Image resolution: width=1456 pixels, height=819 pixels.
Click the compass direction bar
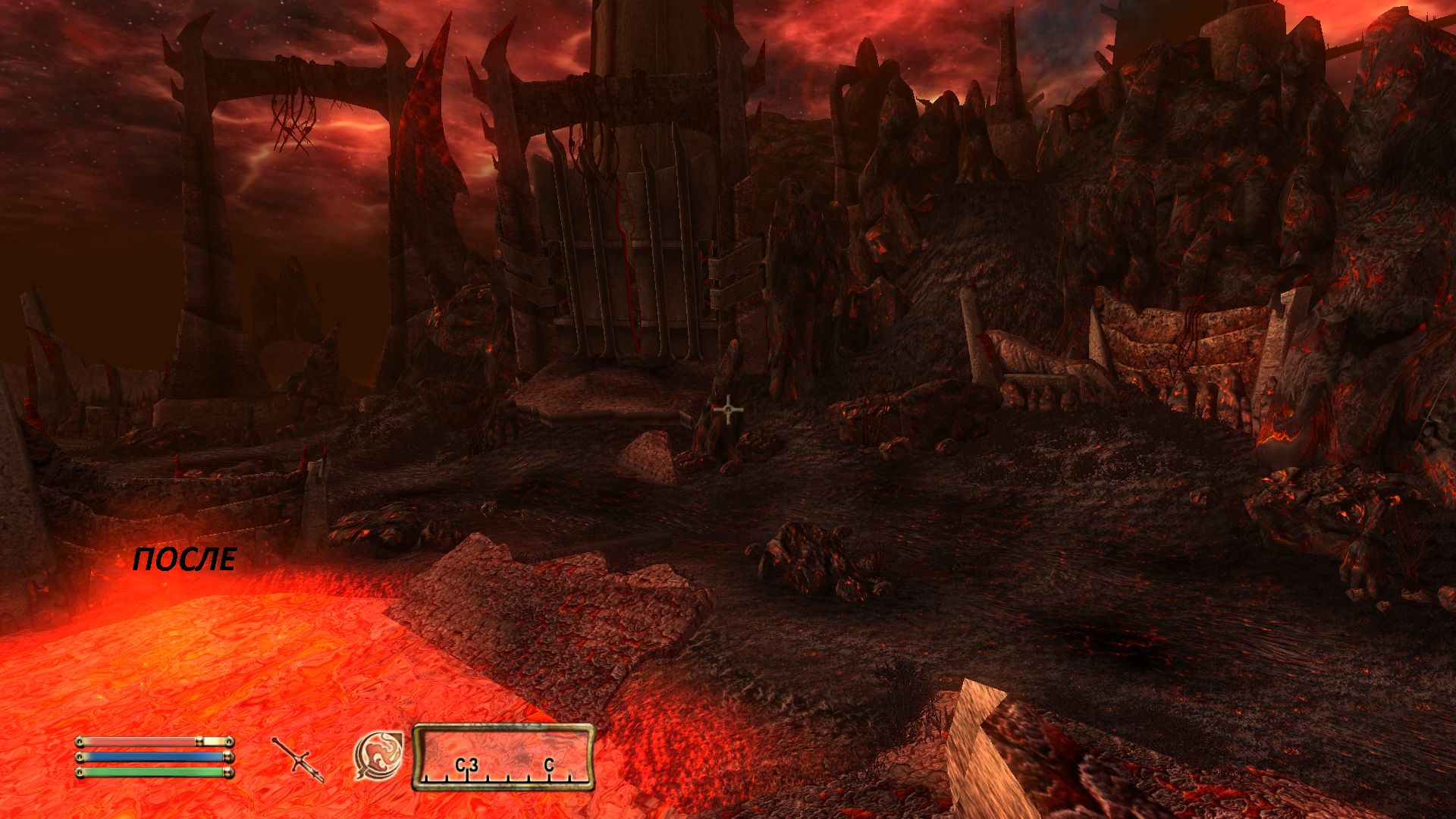point(504,758)
